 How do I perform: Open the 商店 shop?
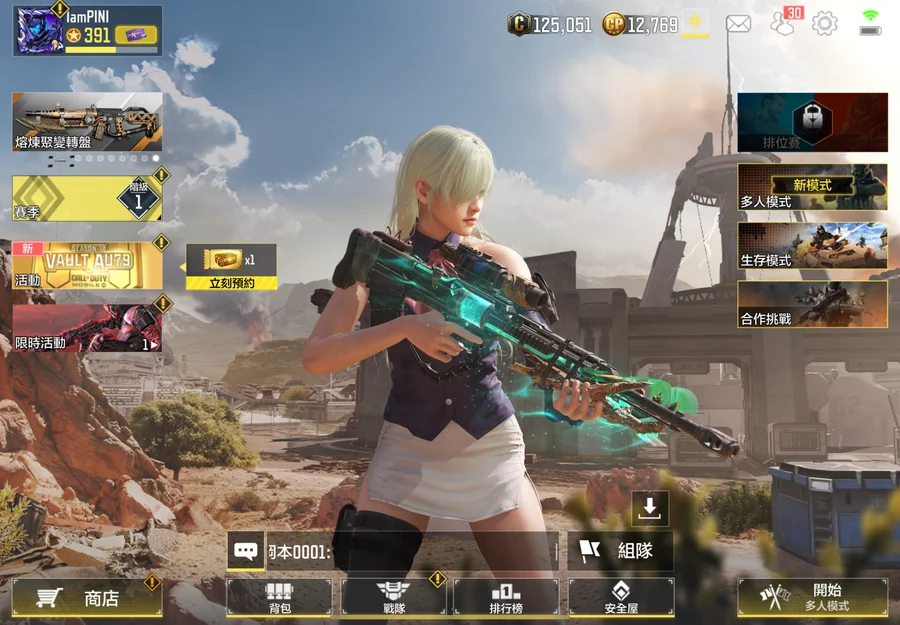point(87,598)
